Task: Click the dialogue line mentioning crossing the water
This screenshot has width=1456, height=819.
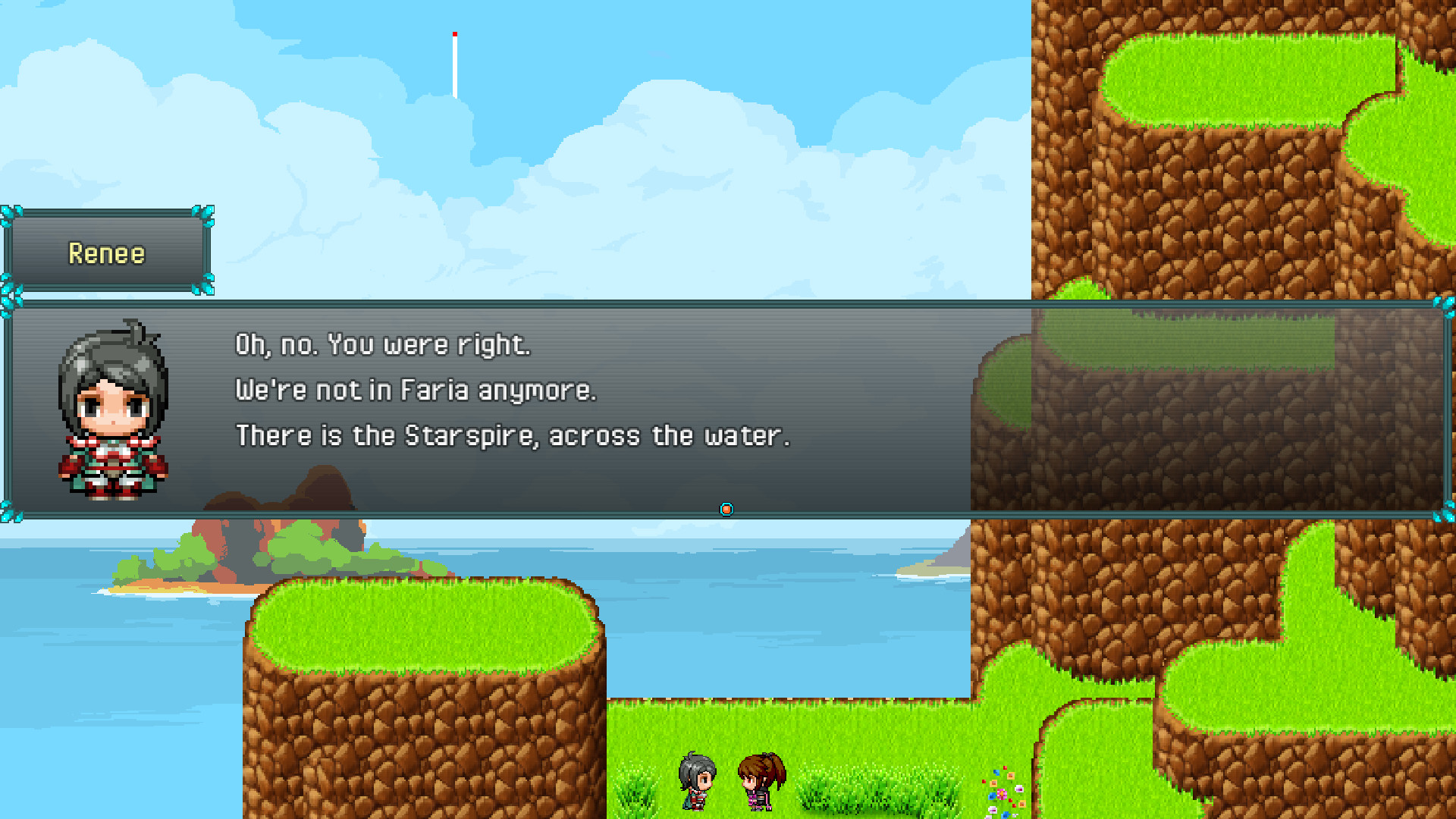Action: [x=514, y=435]
